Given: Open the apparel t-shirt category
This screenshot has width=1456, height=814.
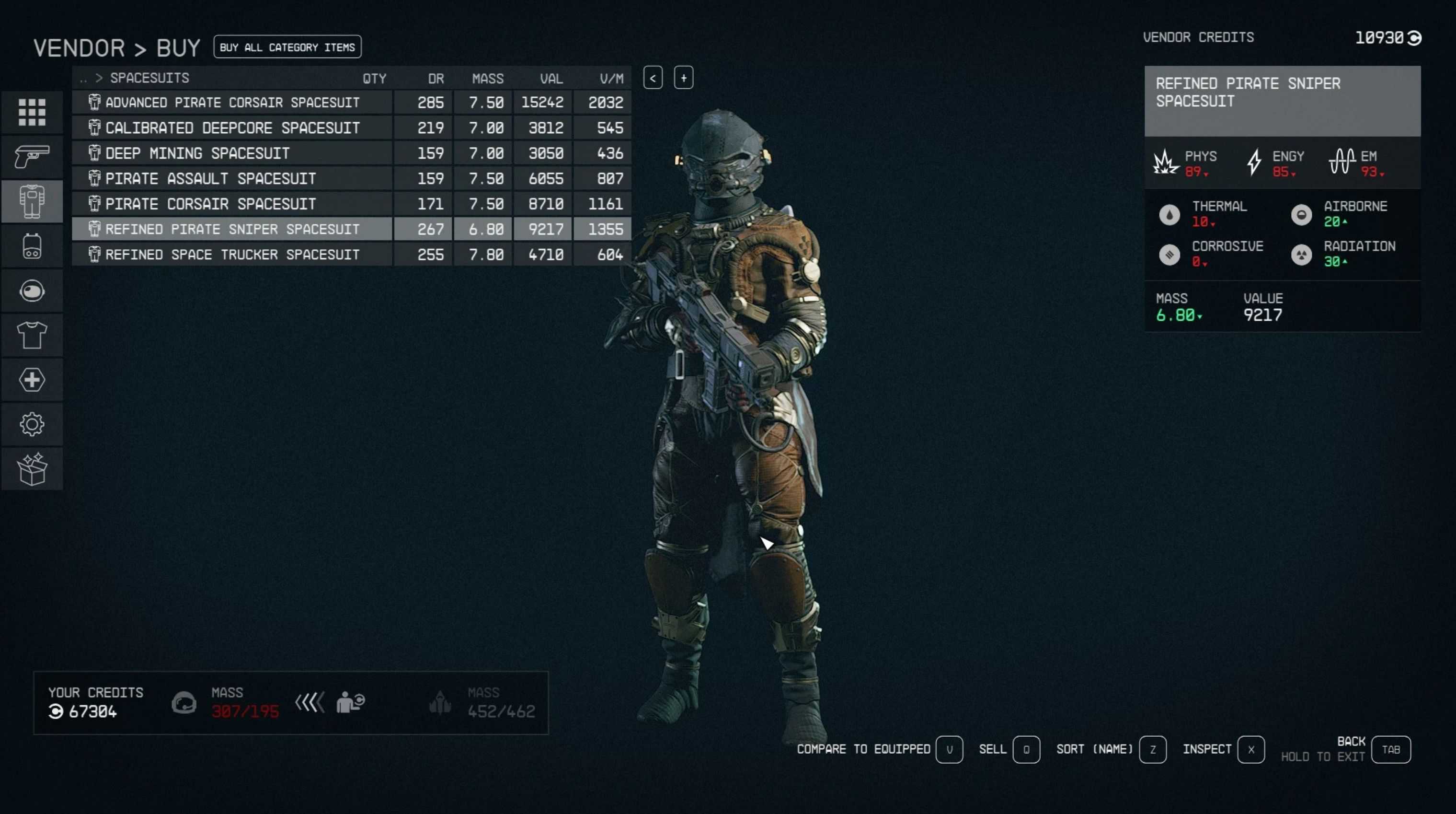Looking at the screenshot, I should [x=32, y=336].
